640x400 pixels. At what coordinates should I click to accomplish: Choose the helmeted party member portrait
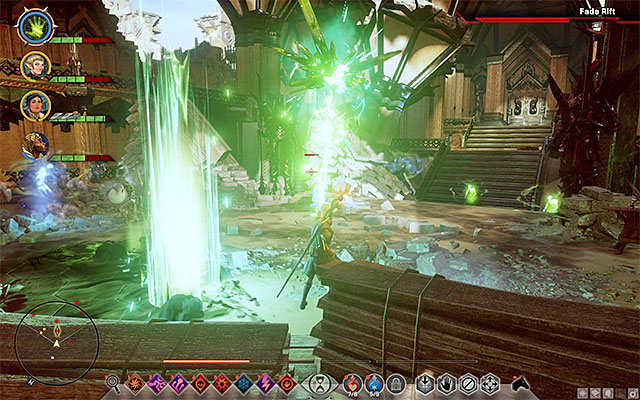[33, 146]
